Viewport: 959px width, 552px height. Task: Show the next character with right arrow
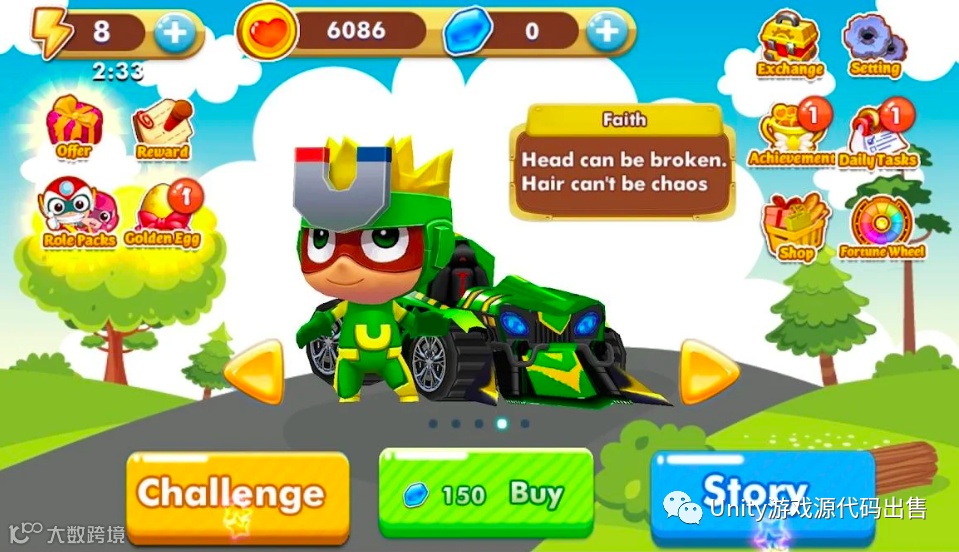708,373
